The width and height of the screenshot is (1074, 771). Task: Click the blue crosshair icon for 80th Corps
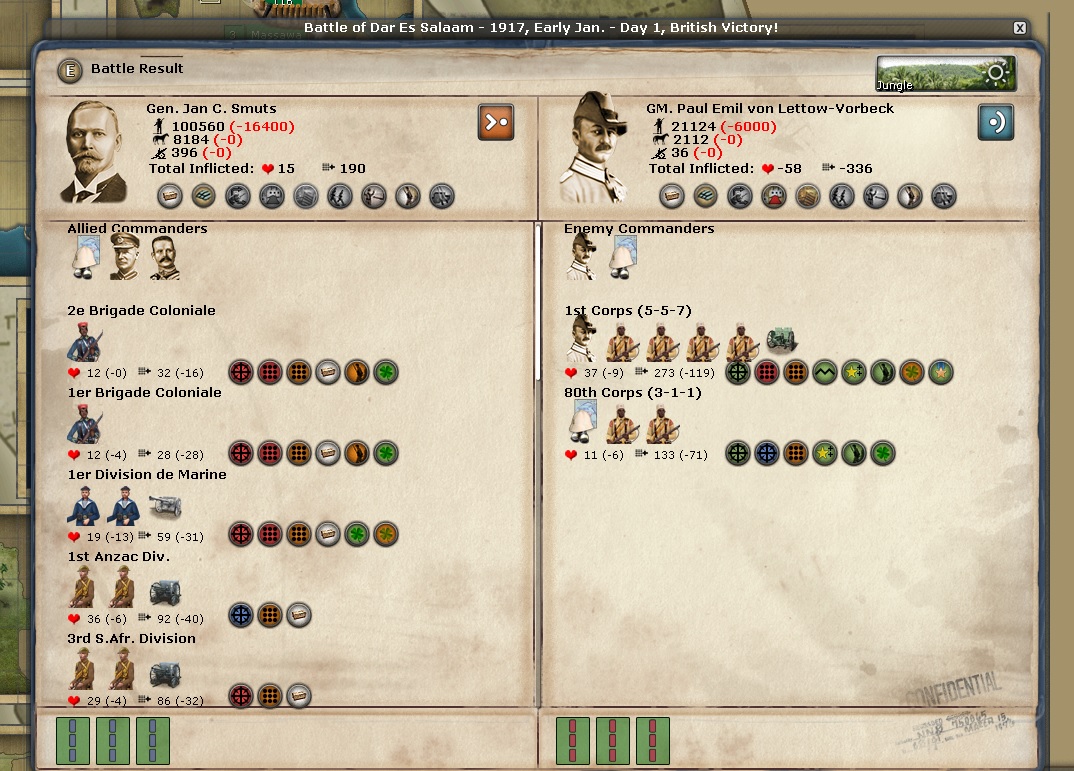pyautogui.click(x=766, y=453)
